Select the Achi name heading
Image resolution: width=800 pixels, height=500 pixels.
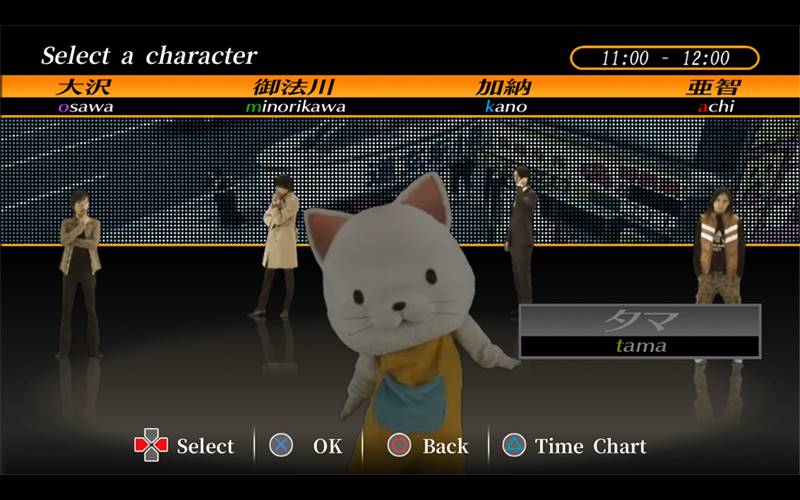(x=715, y=95)
